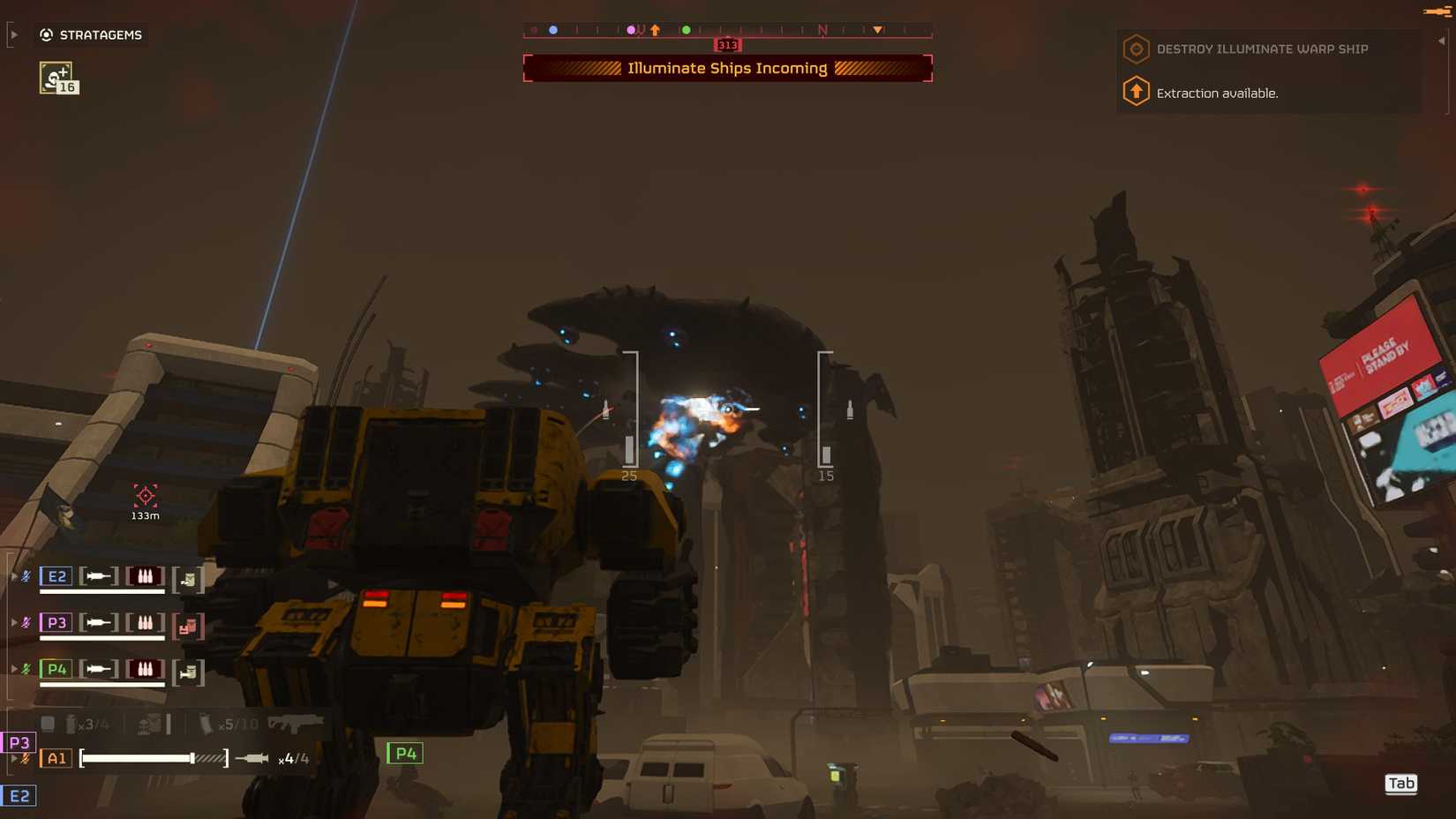Viewport: 1456px width, 819px height.
Task: Select player E2's primary weapon icon
Action: 99,576
